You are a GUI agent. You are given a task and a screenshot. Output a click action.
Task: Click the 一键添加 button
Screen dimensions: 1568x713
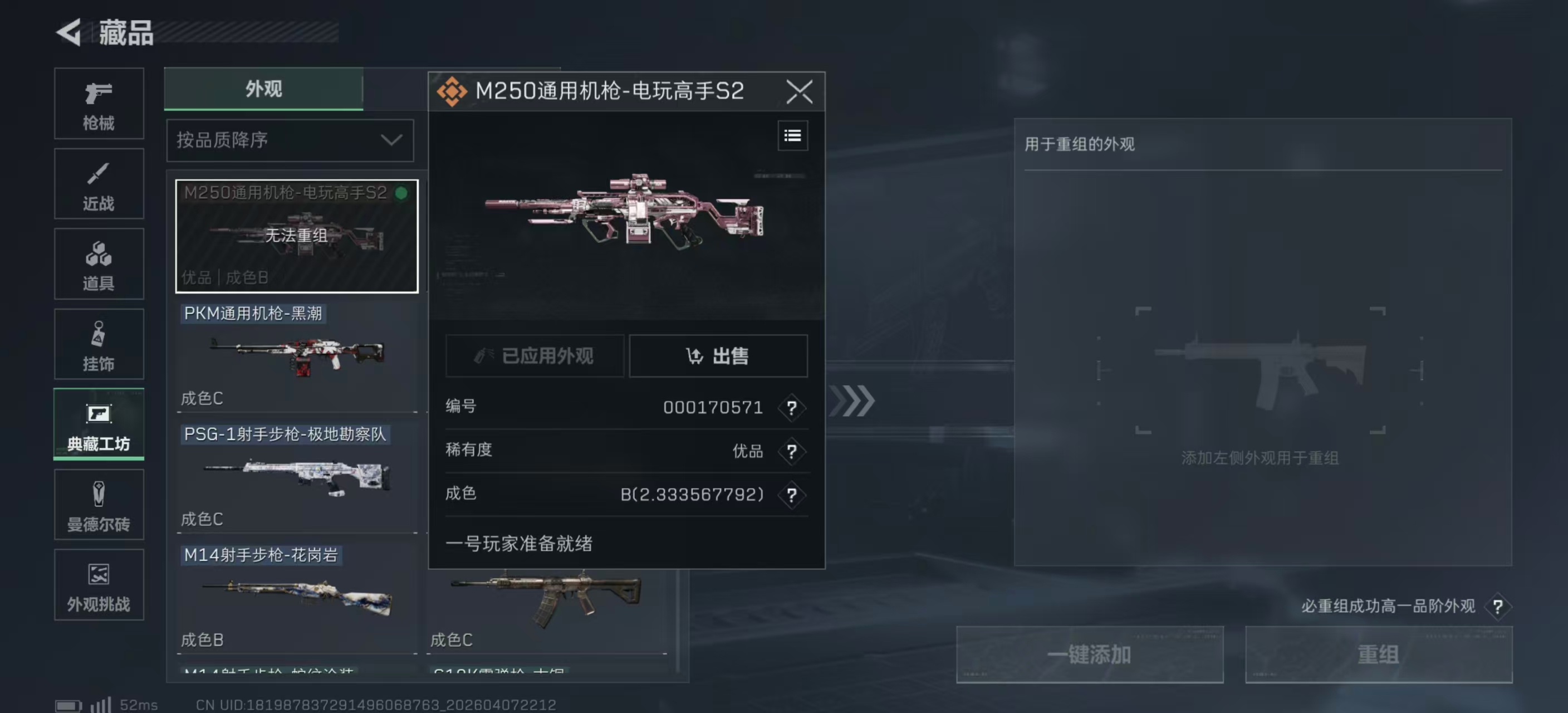[1090, 655]
